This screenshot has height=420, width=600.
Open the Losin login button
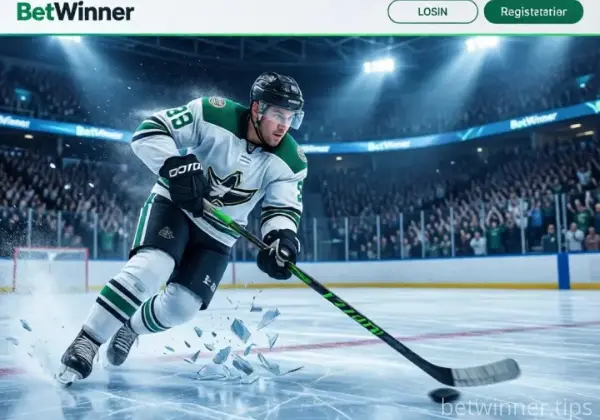click(x=432, y=12)
